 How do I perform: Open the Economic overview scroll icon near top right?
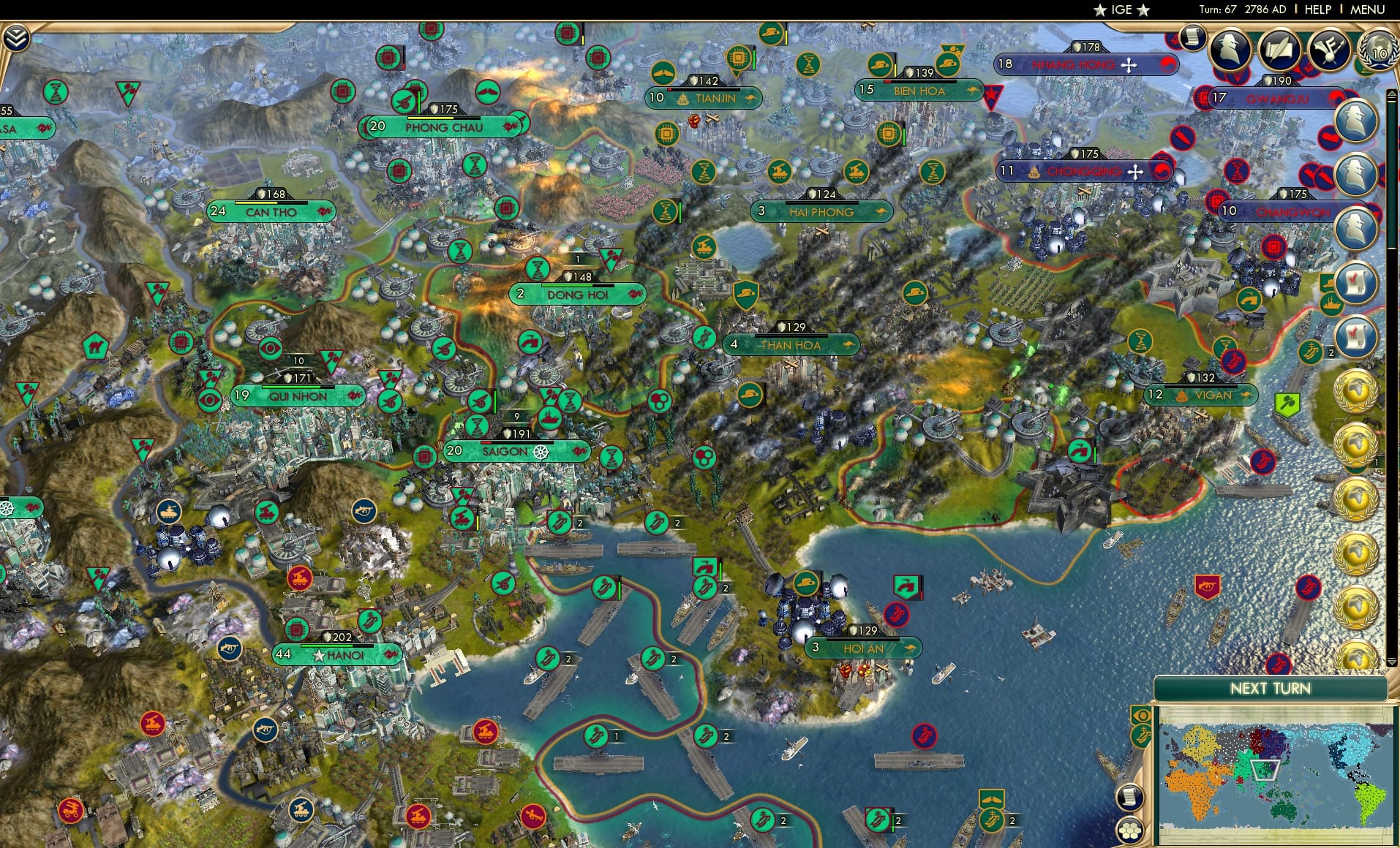(1194, 38)
